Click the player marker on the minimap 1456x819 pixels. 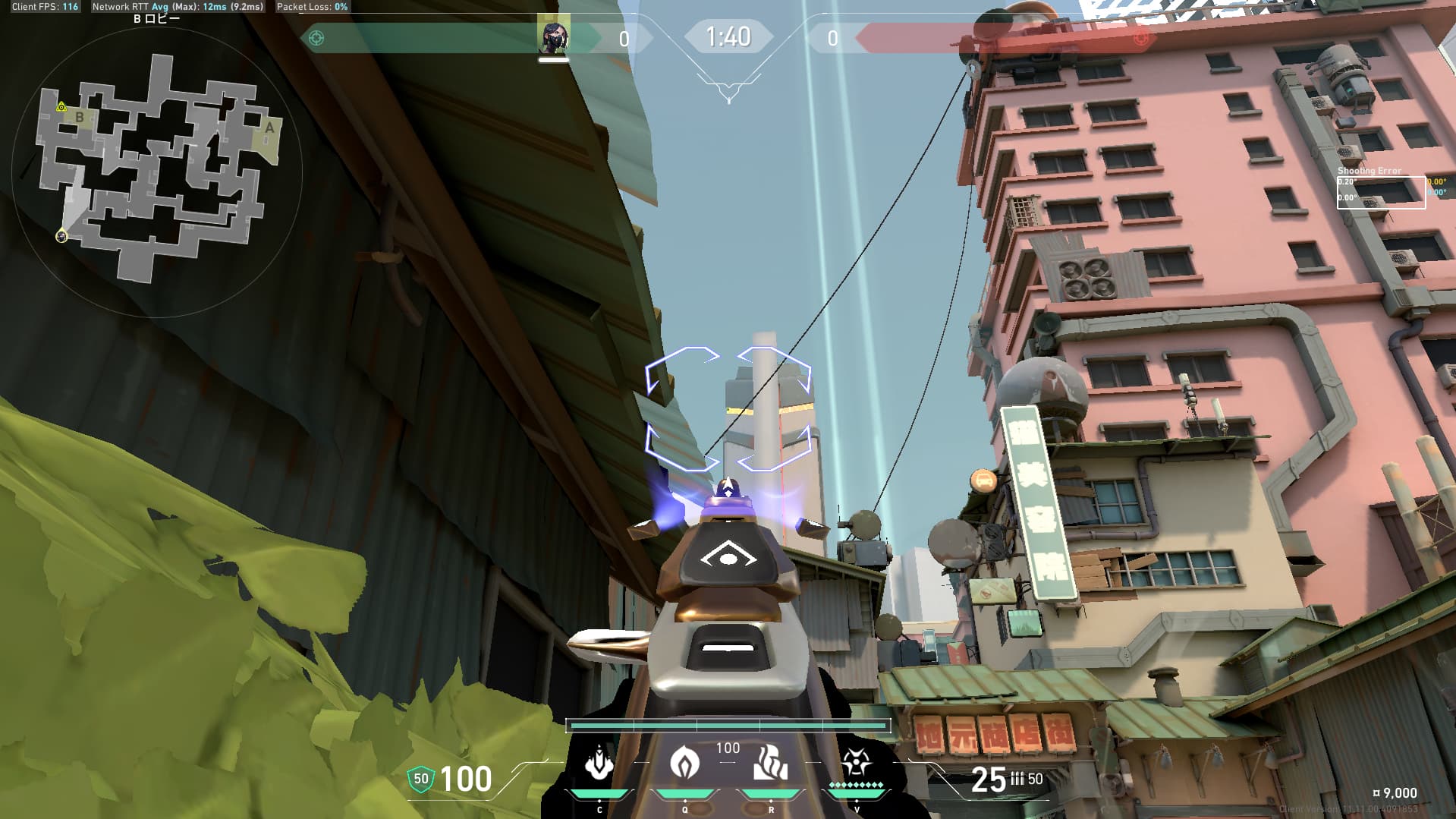pos(61,237)
